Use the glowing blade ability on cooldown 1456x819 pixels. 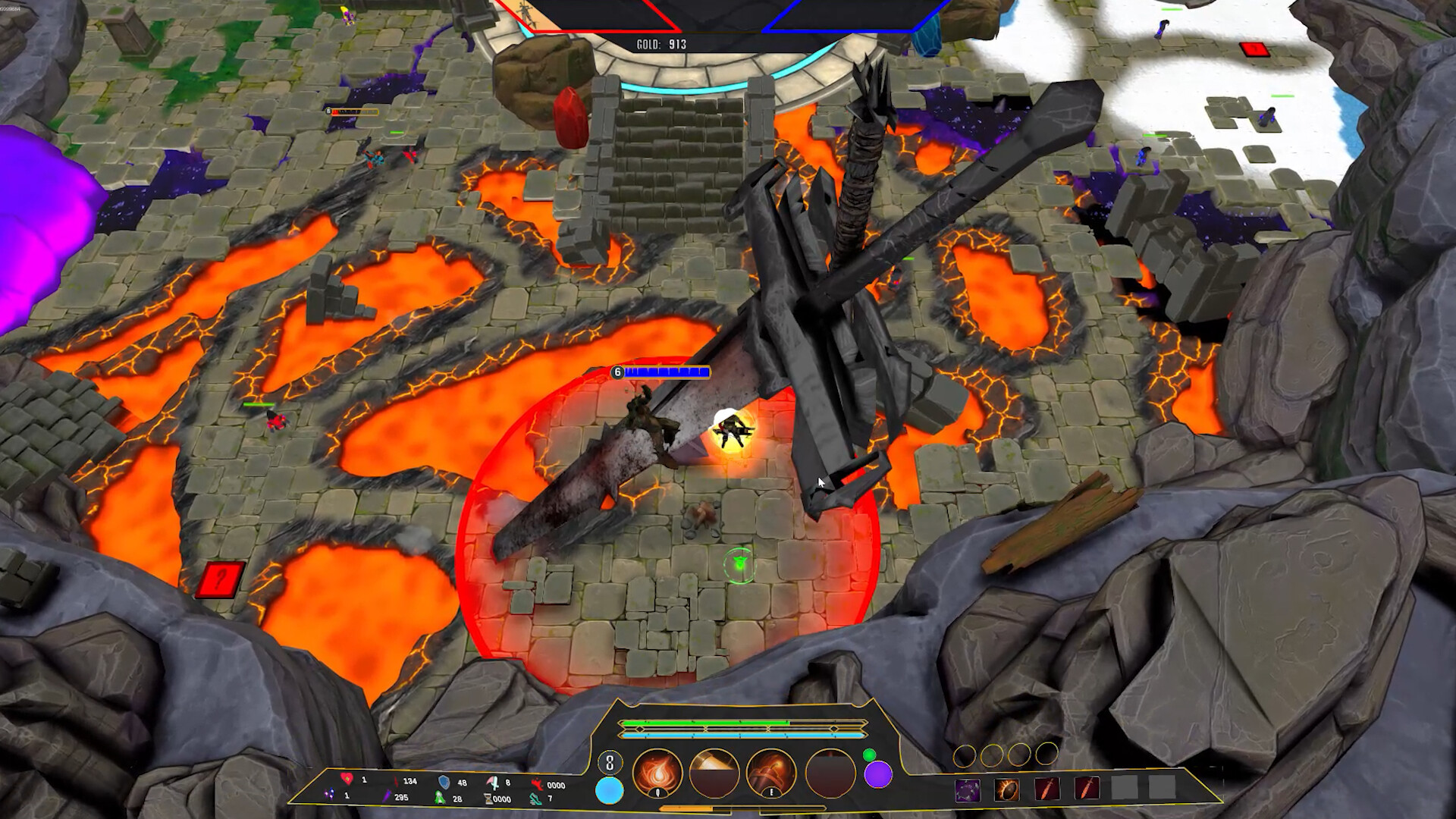(x=714, y=773)
